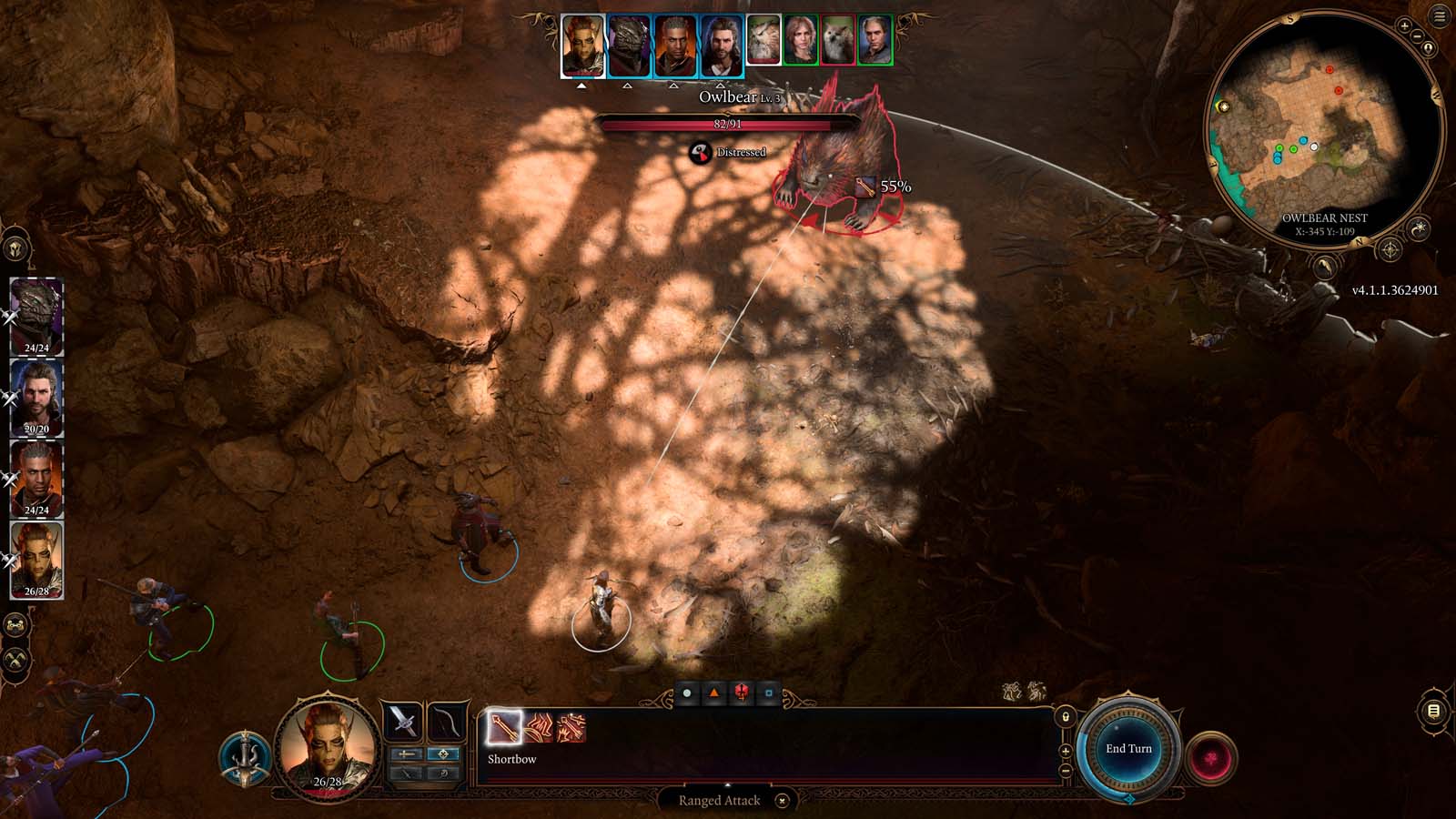Viewport: 1456px width, 819px height.
Task: Switch to Lae'zel's portrait in the party bar
Action: click(626, 45)
